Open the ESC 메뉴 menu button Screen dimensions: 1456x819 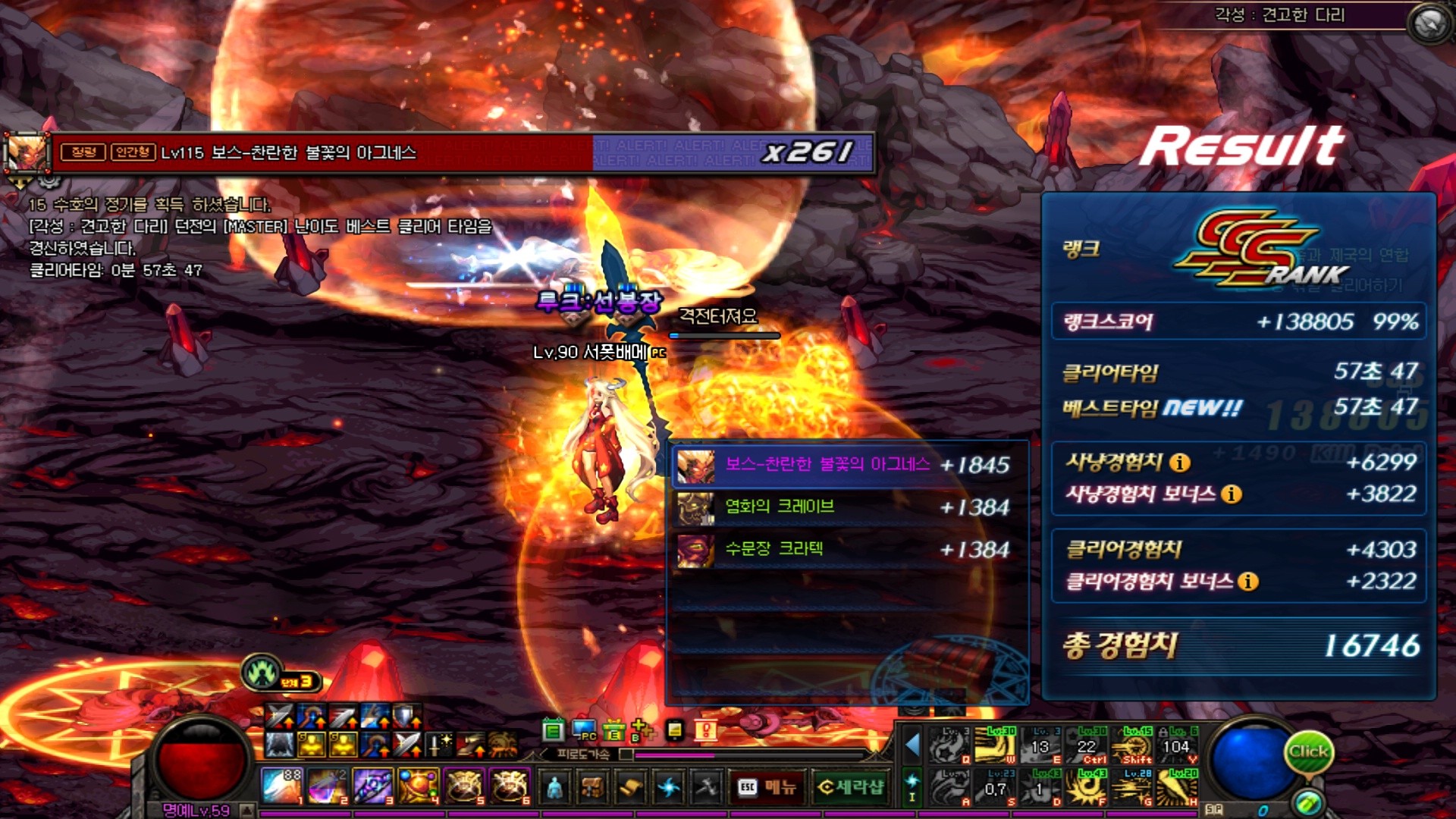click(x=767, y=788)
